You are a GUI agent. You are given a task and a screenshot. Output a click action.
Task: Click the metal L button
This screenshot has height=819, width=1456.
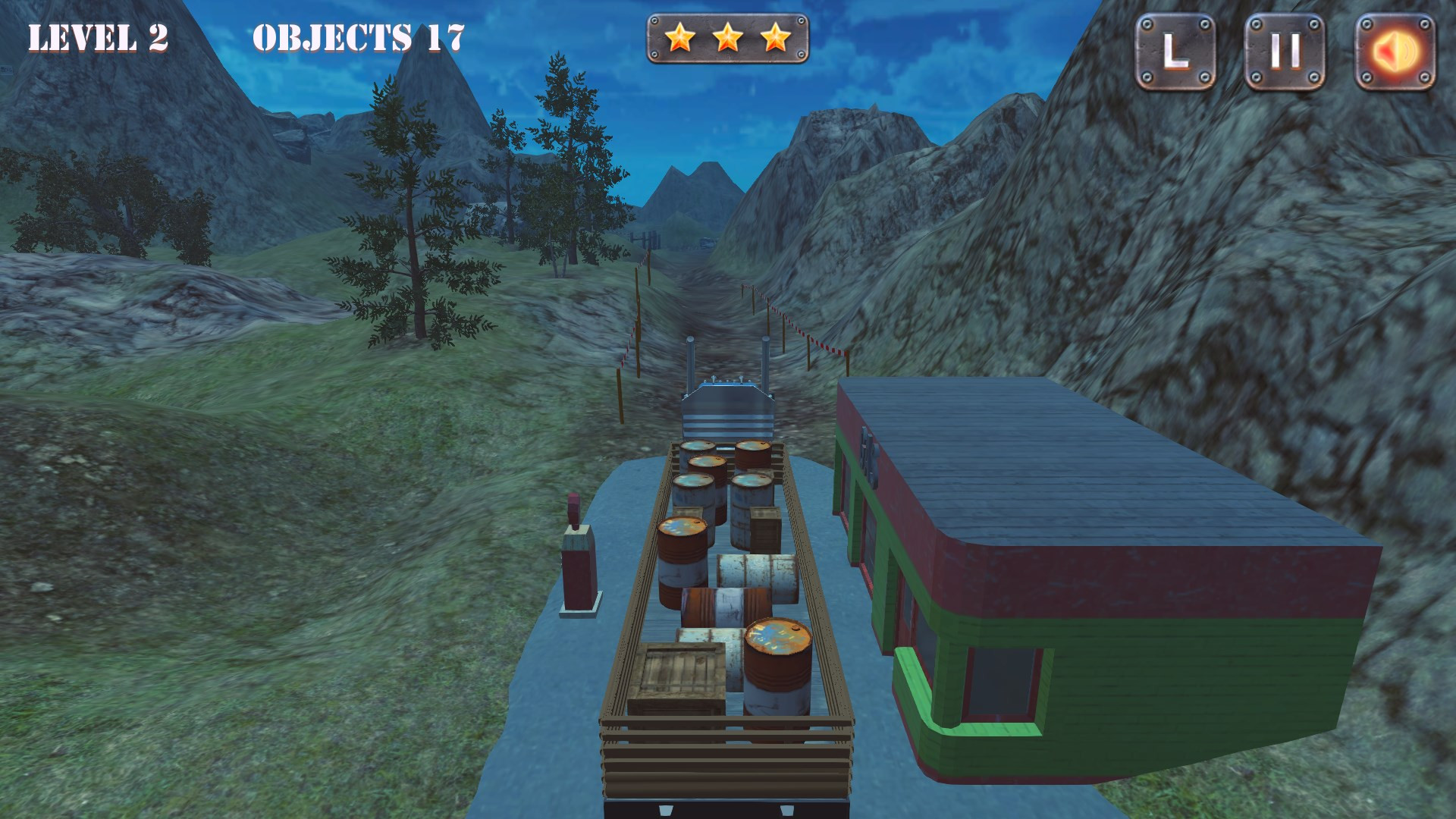pos(1175,52)
